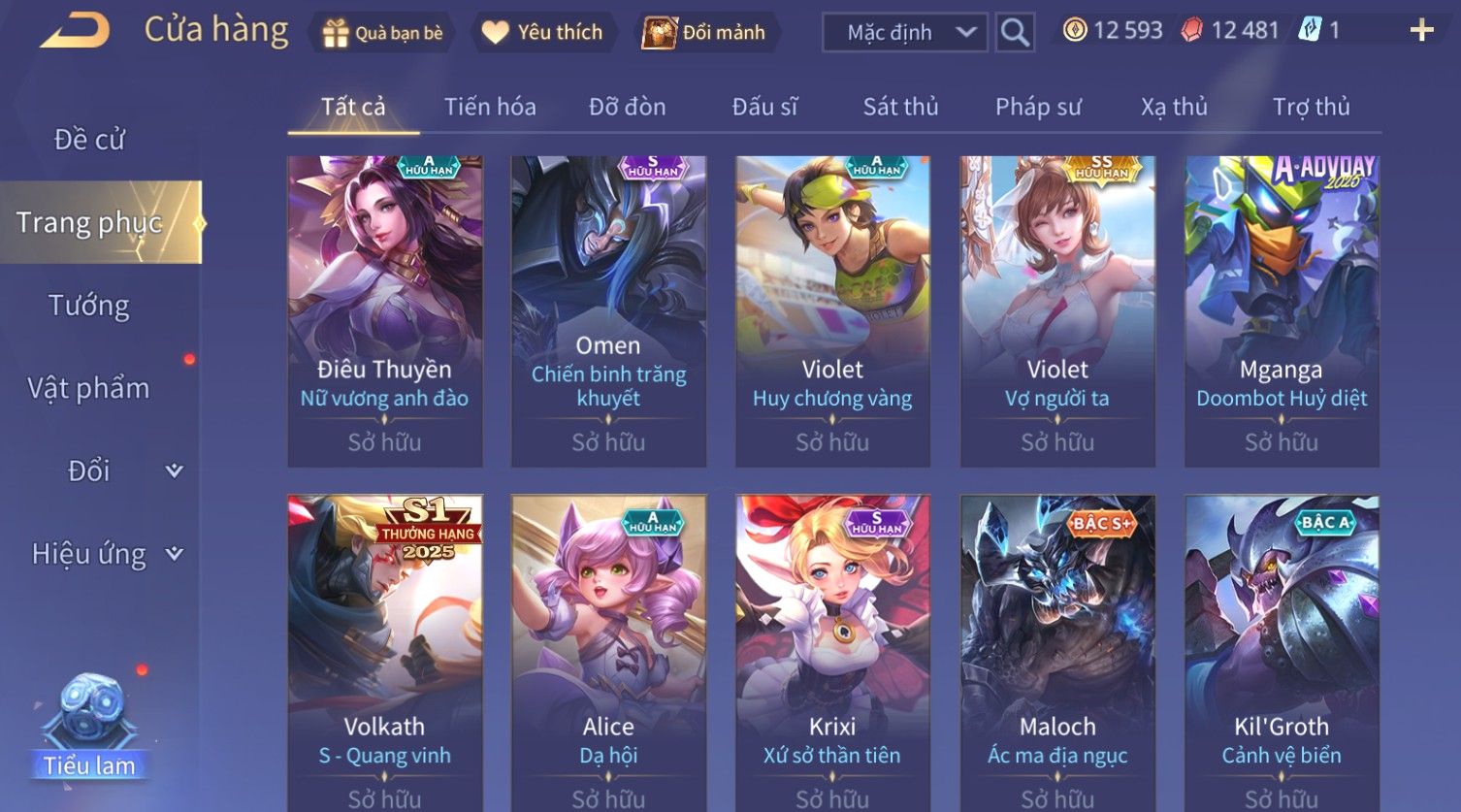The image size is (1461, 812).
Task: Add currency with the plus button
Action: (x=1421, y=31)
